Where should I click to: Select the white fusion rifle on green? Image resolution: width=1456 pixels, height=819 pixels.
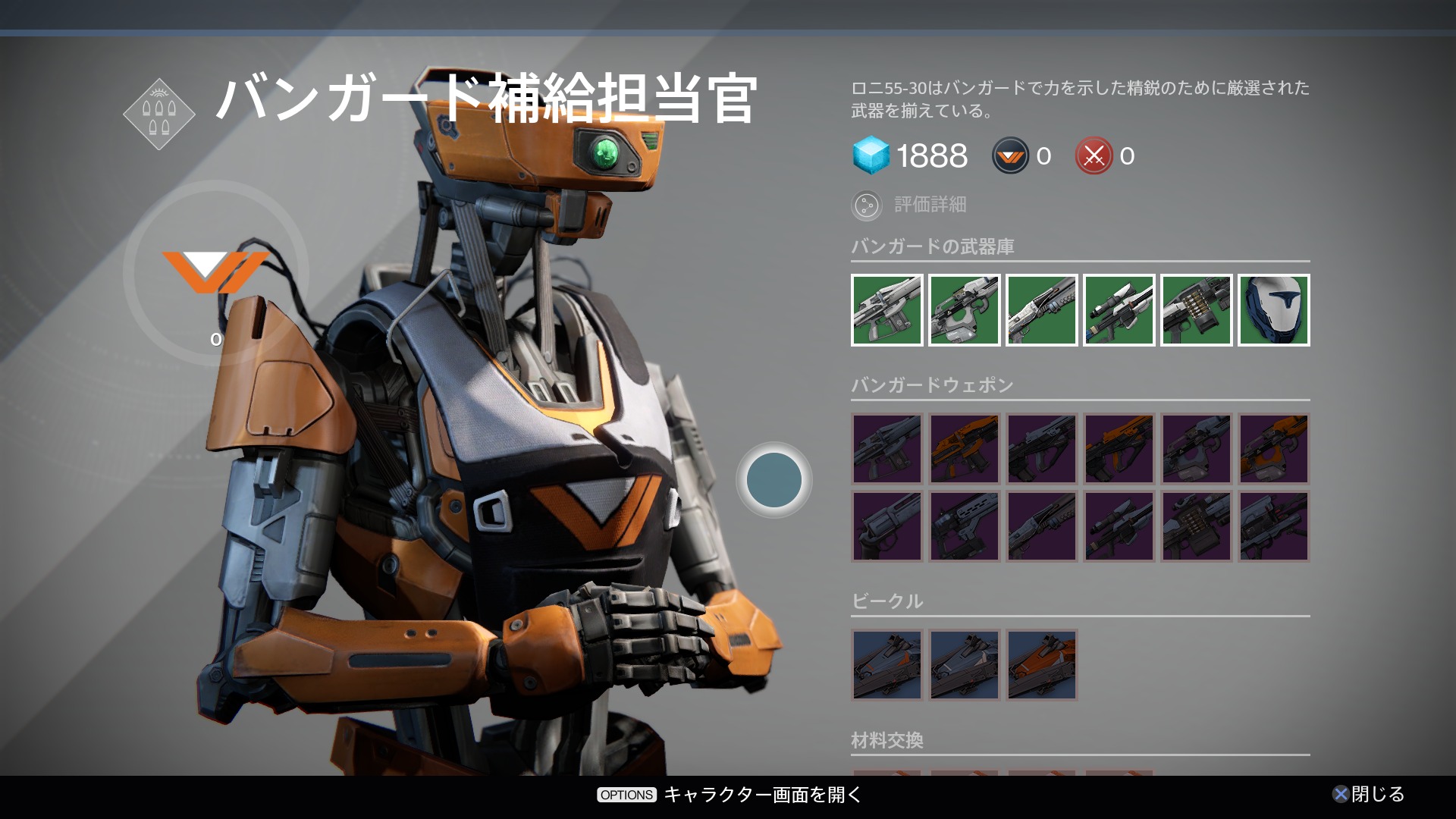965,310
